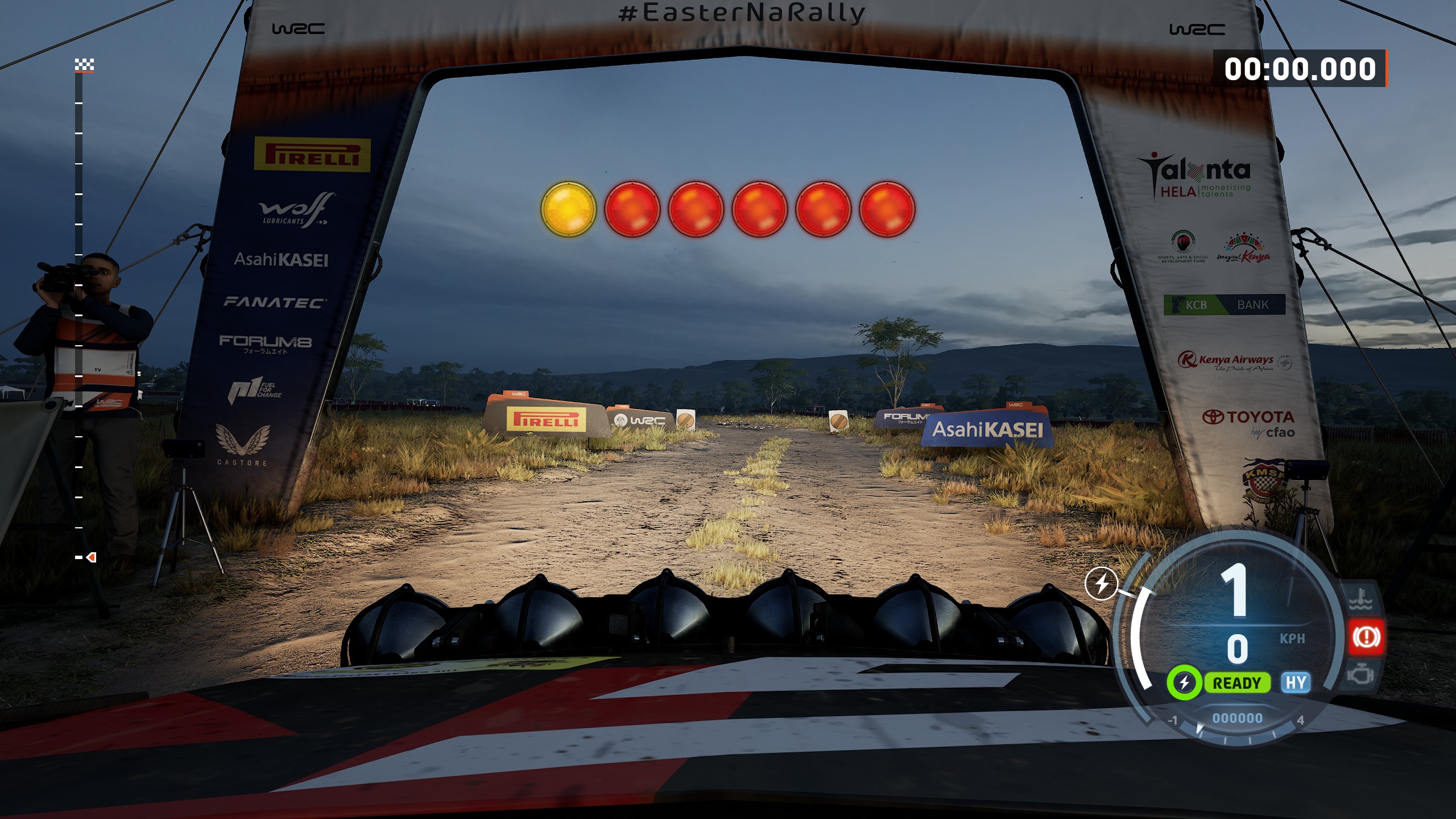The width and height of the screenshot is (1456, 819).
Task: Click the lightning bolt on the boost gauge
Action: tap(1101, 584)
